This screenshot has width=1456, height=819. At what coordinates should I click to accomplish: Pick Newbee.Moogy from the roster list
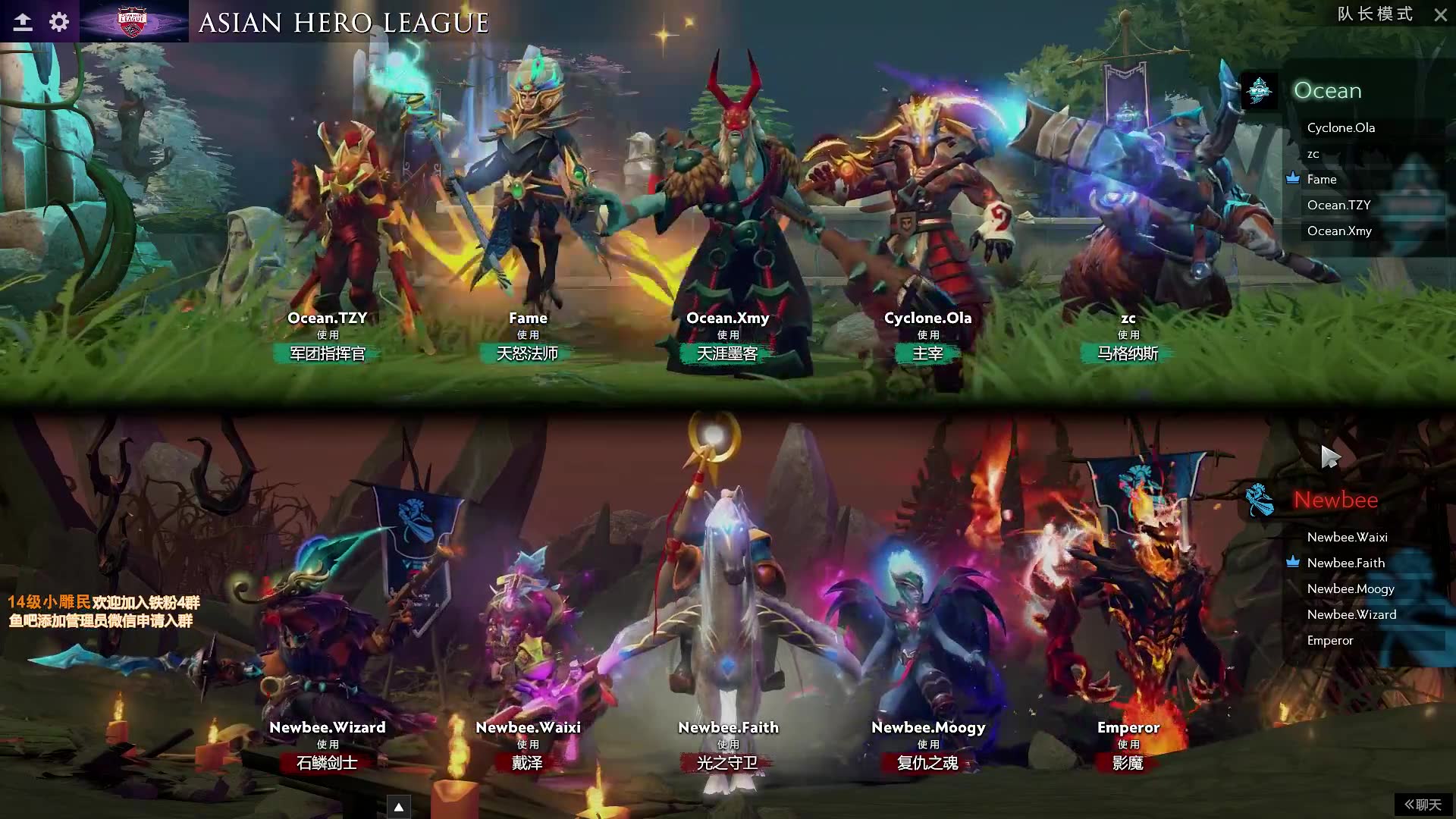[1350, 589]
